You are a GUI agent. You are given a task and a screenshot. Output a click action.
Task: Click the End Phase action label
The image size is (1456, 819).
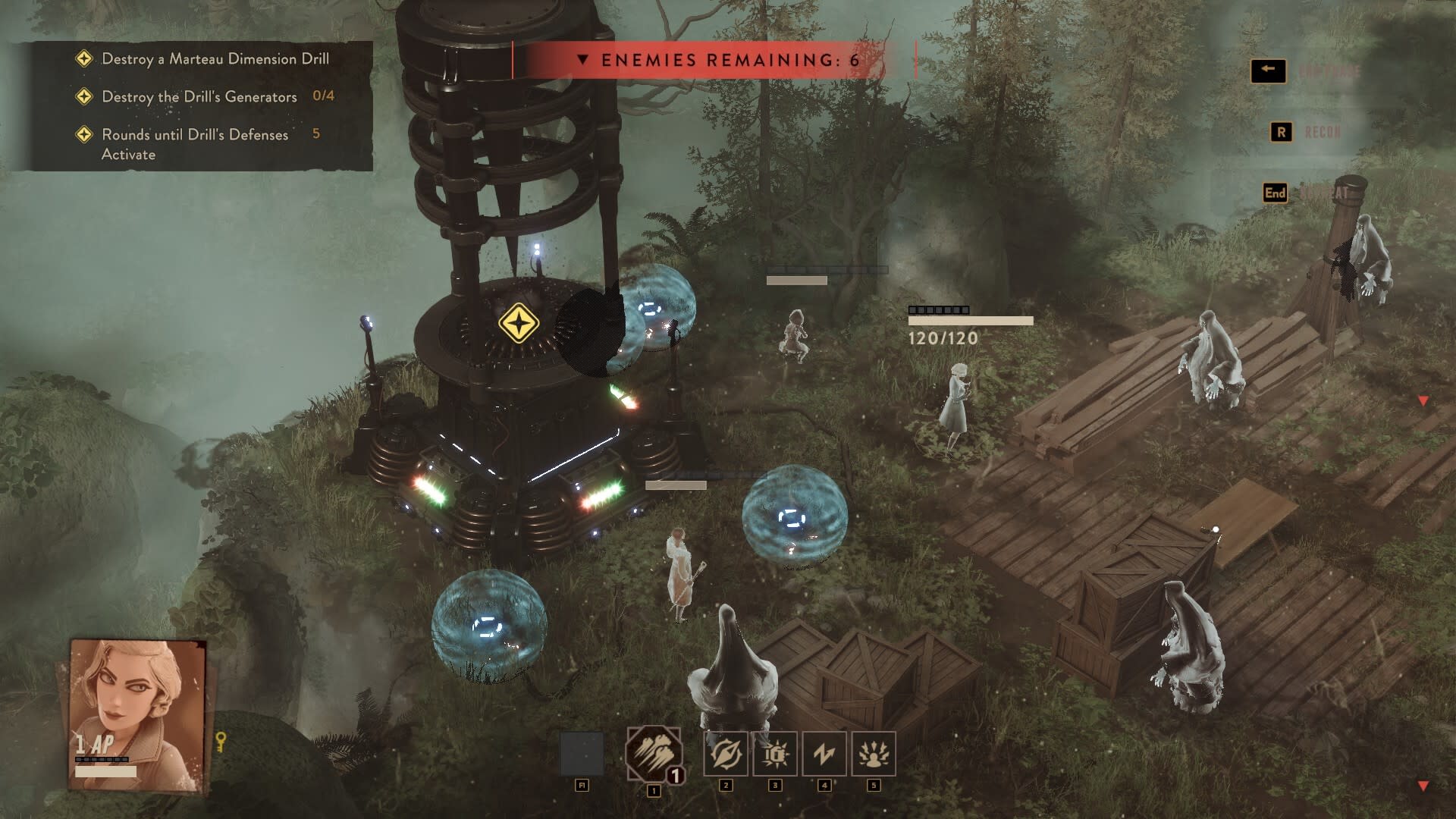click(x=1328, y=71)
